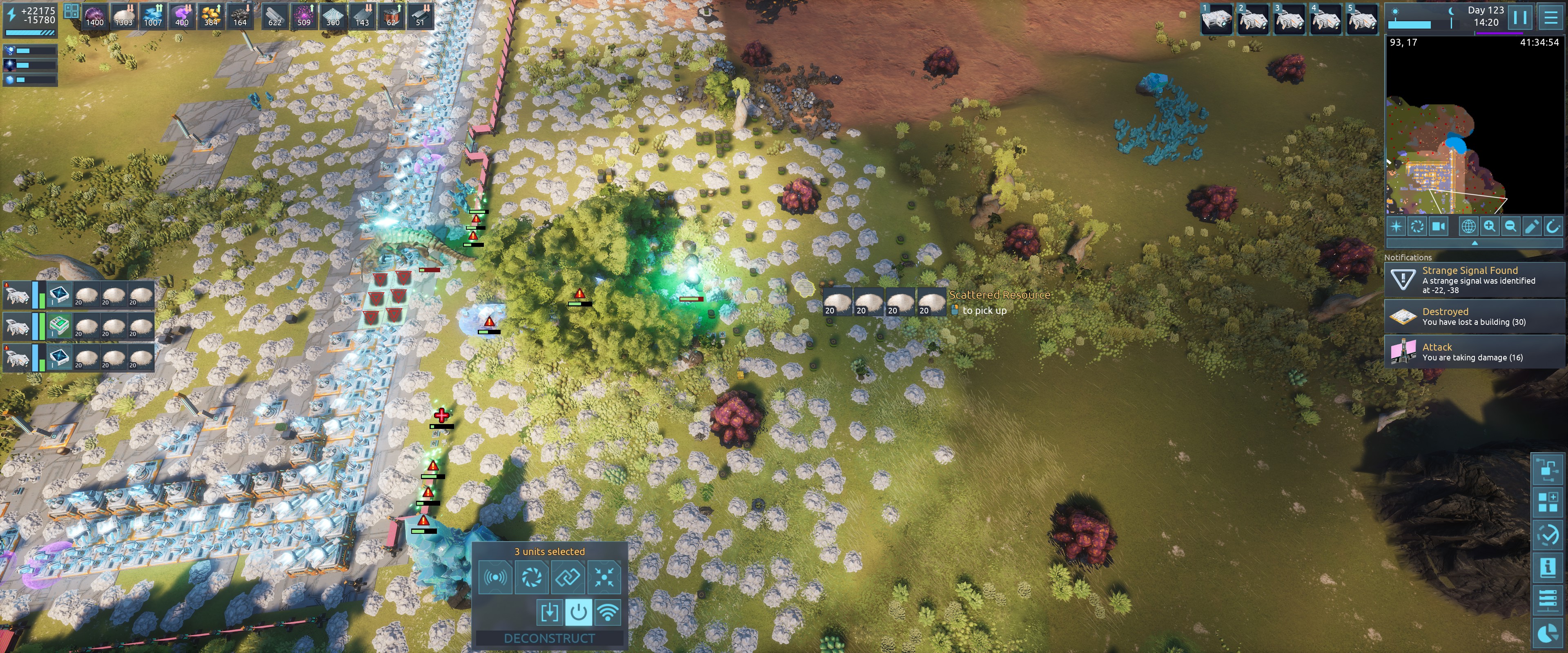View the Destroyed building notification

coord(1473,316)
